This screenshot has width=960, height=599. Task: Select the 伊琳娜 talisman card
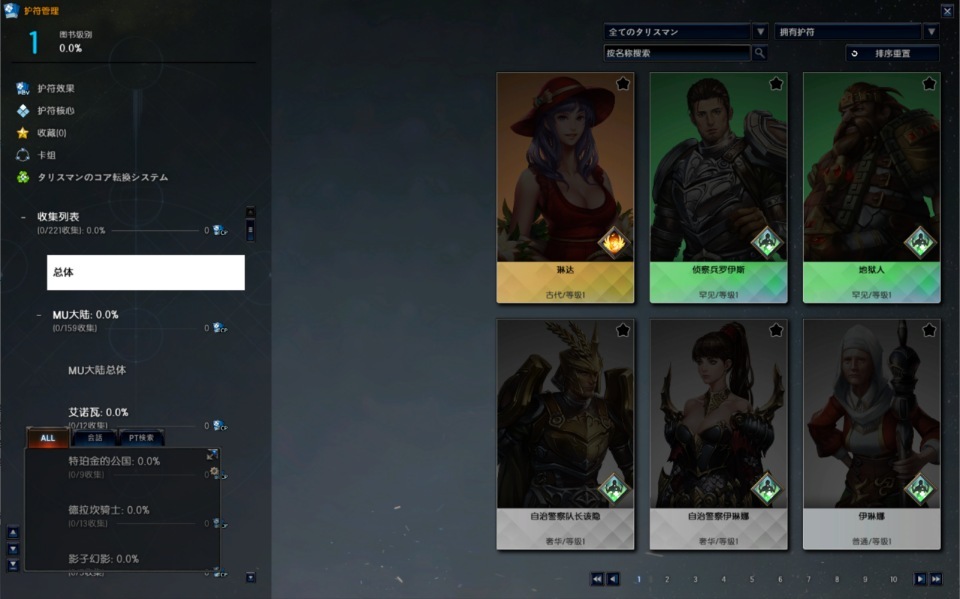coord(871,432)
